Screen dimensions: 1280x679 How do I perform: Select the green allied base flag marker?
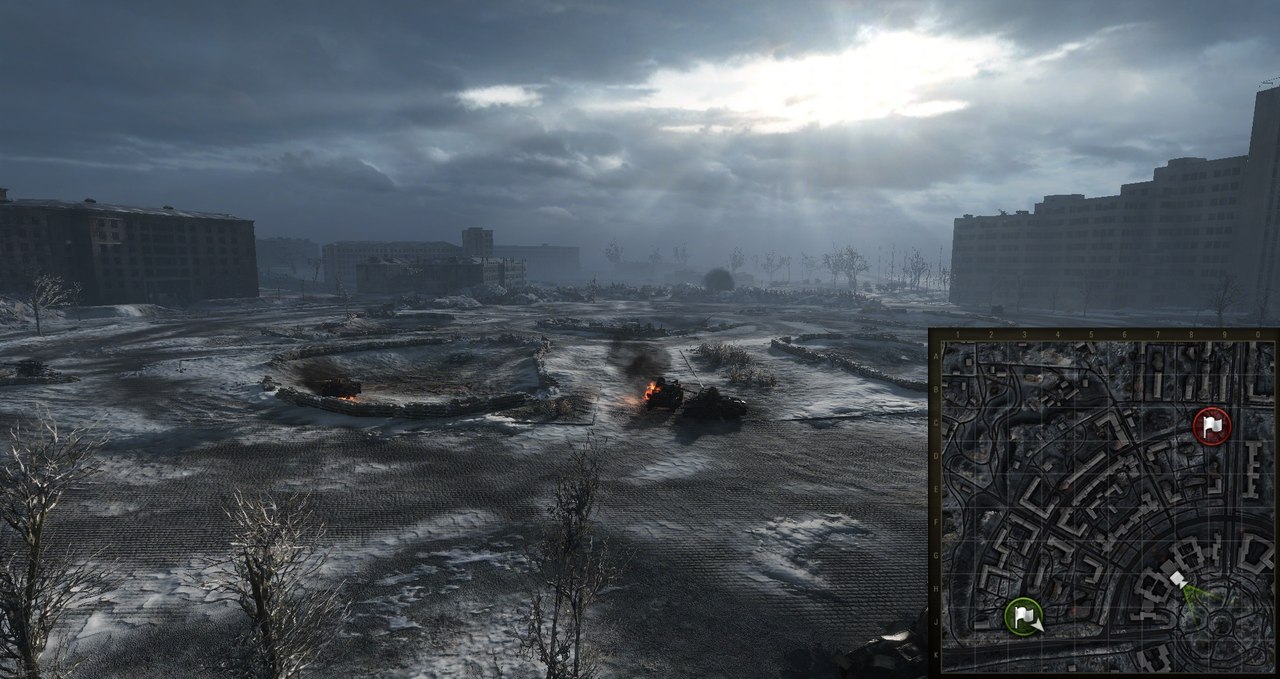(x=1023, y=615)
